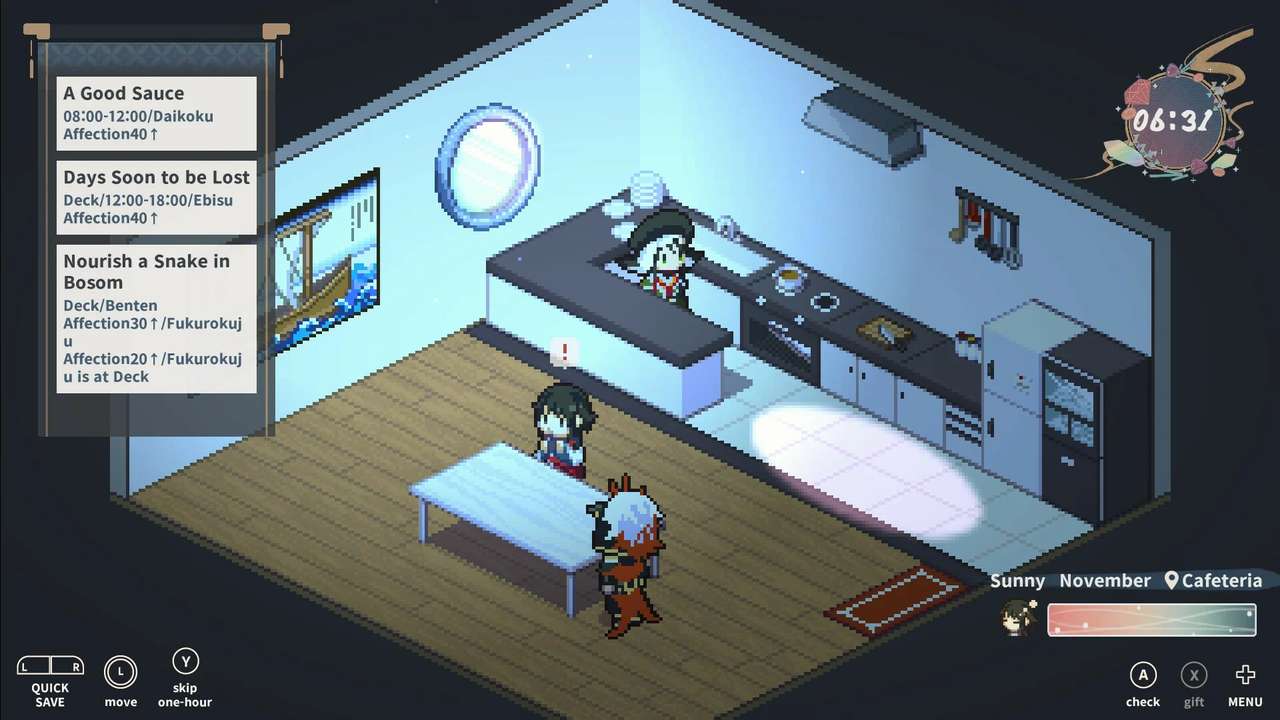
Task: Click the Cafeteria location pin label
Action: click(1213, 581)
